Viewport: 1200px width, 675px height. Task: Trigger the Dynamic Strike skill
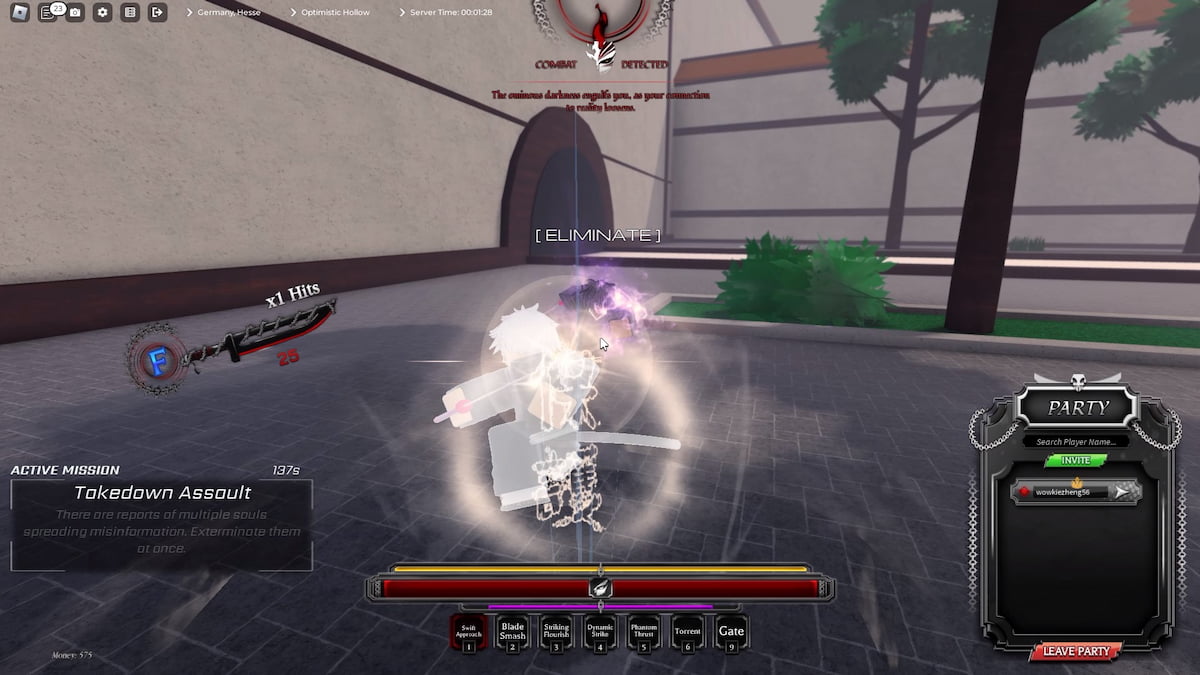(600, 632)
